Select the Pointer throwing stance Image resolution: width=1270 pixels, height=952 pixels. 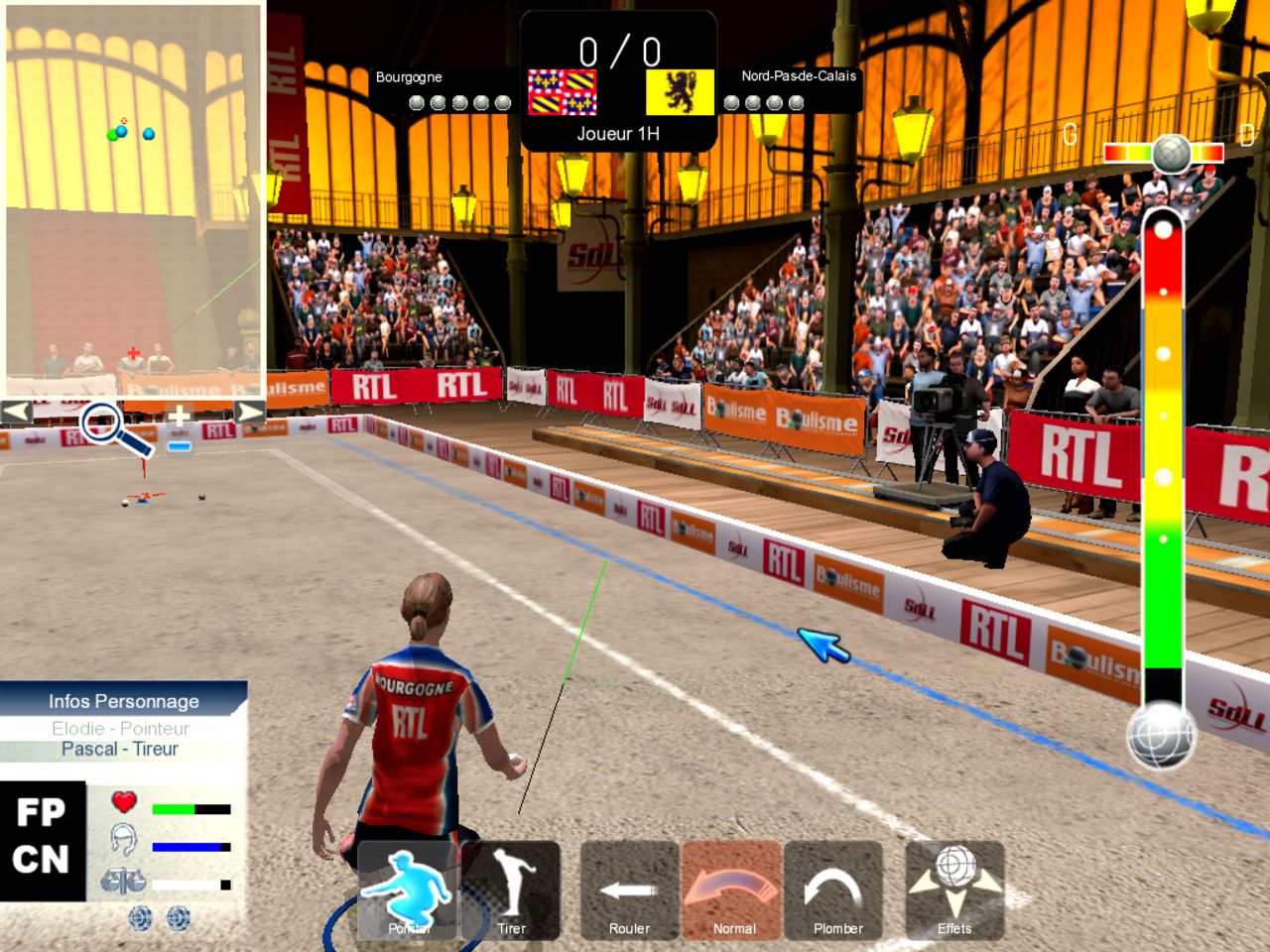pos(408,890)
